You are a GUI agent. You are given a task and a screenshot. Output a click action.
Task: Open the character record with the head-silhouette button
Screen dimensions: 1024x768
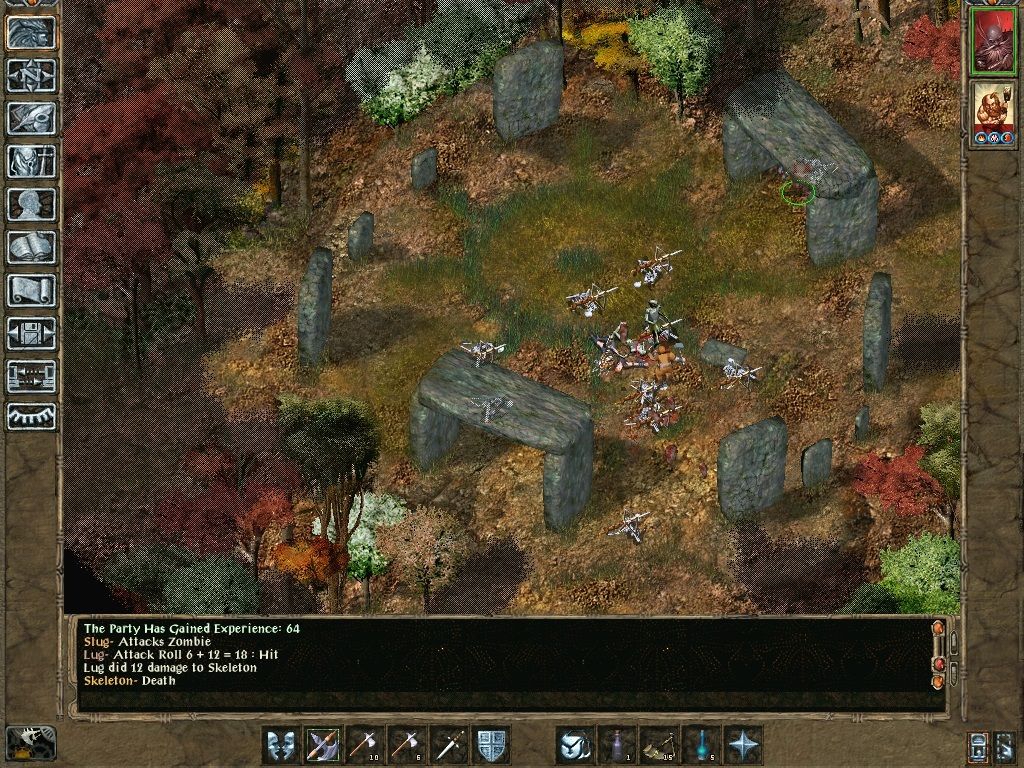pos(31,205)
